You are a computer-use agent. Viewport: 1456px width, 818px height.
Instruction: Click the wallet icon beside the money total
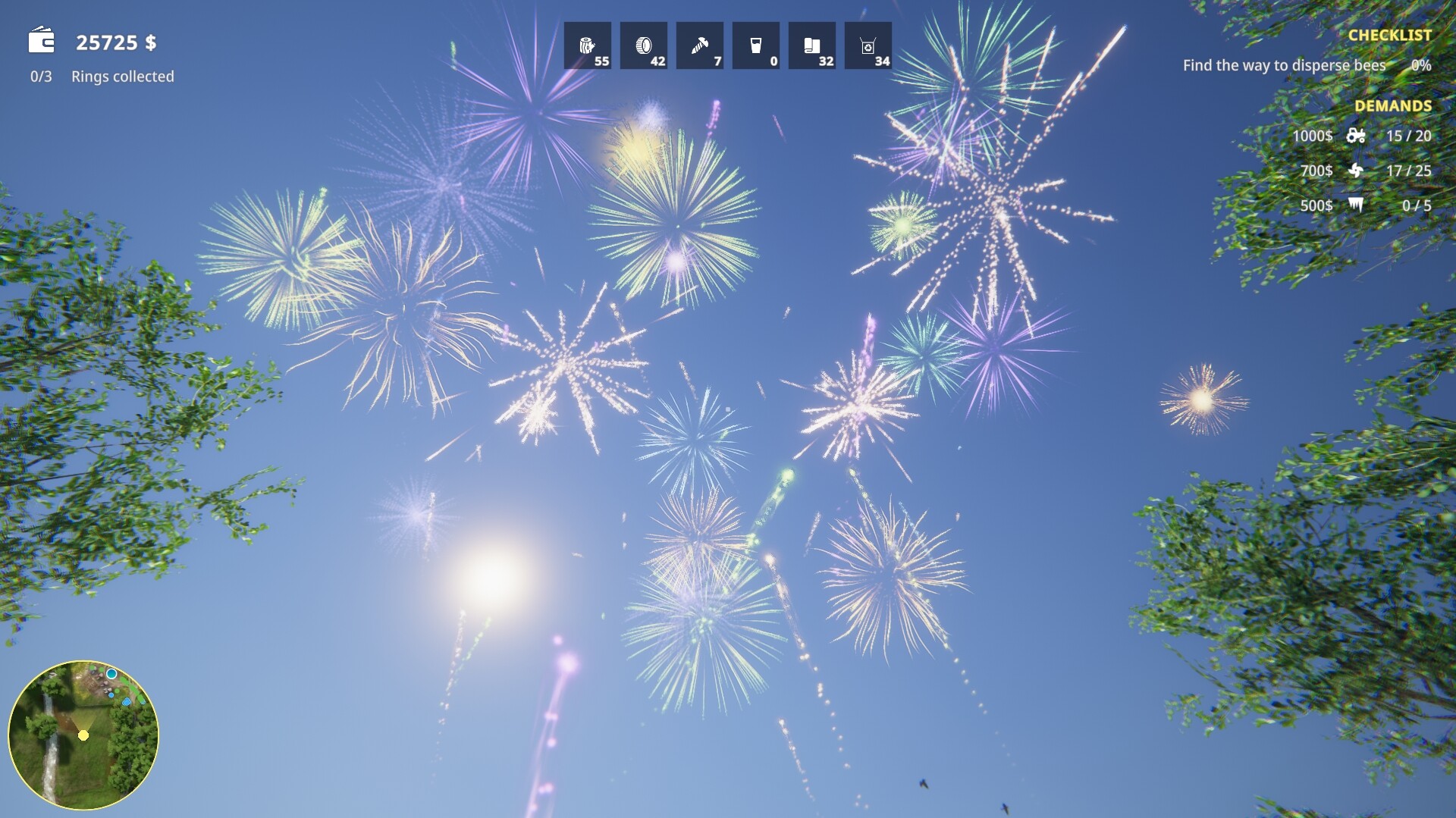[39, 42]
